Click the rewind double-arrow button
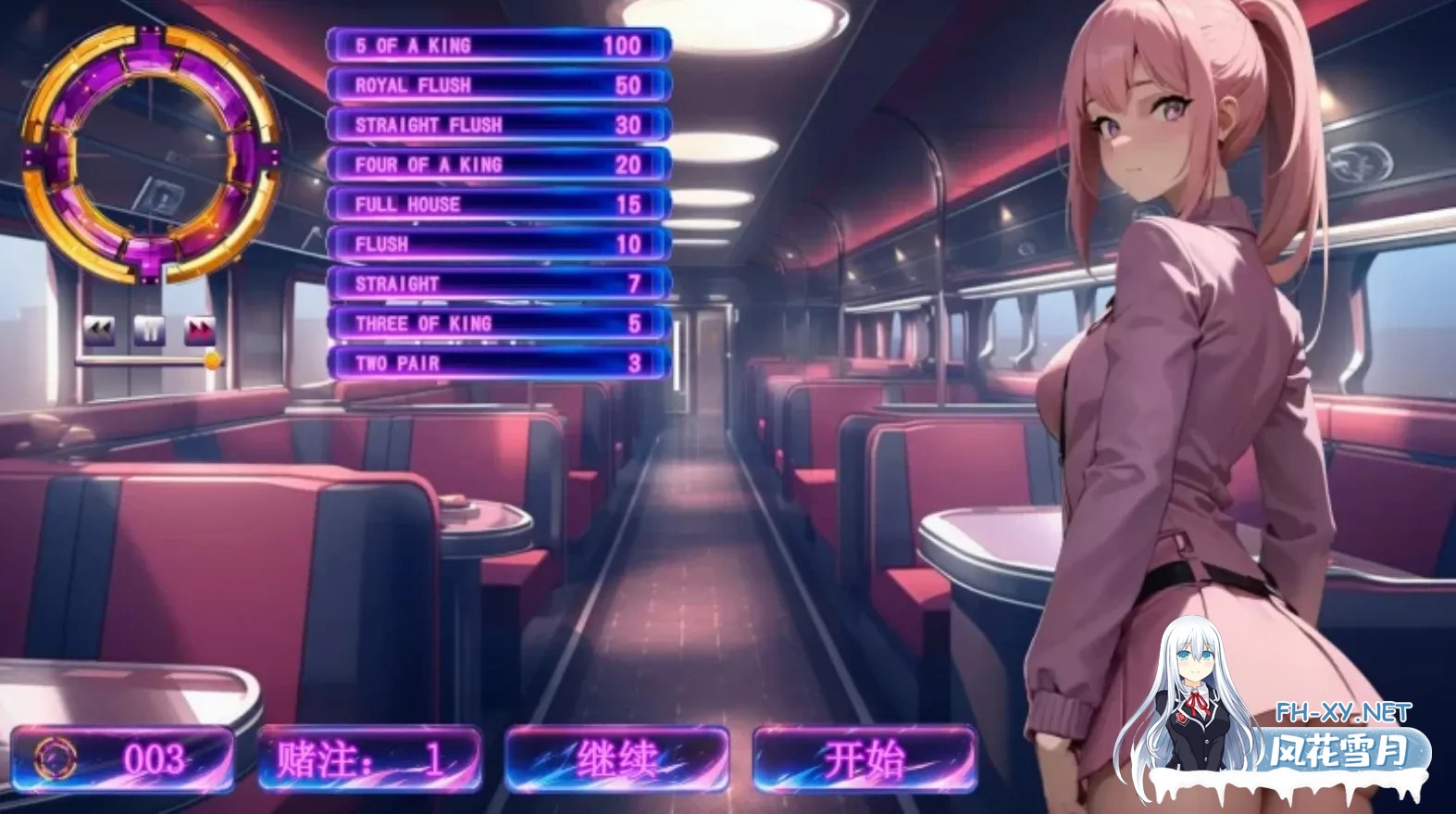Screen dimensions: 1456x814 pyautogui.click(x=99, y=329)
